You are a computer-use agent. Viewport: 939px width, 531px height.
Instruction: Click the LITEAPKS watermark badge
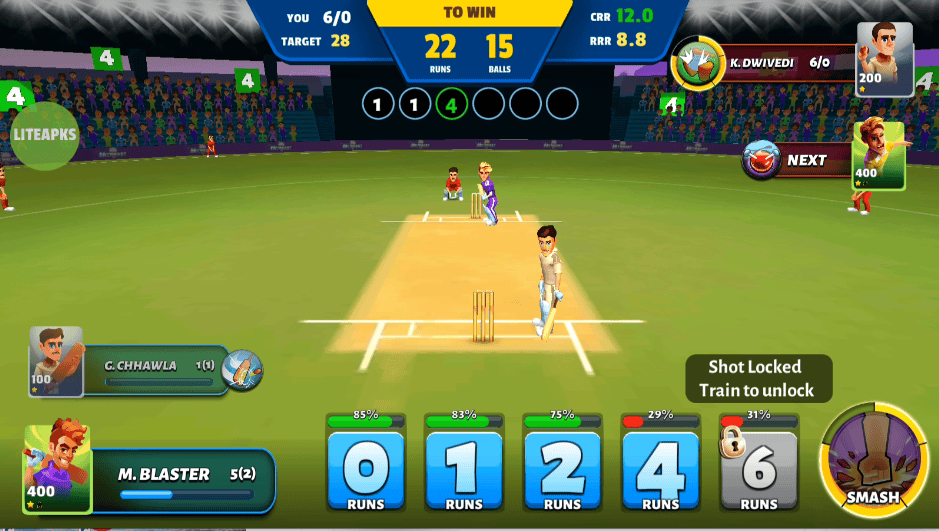pyautogui.click(x=44, y=135)
